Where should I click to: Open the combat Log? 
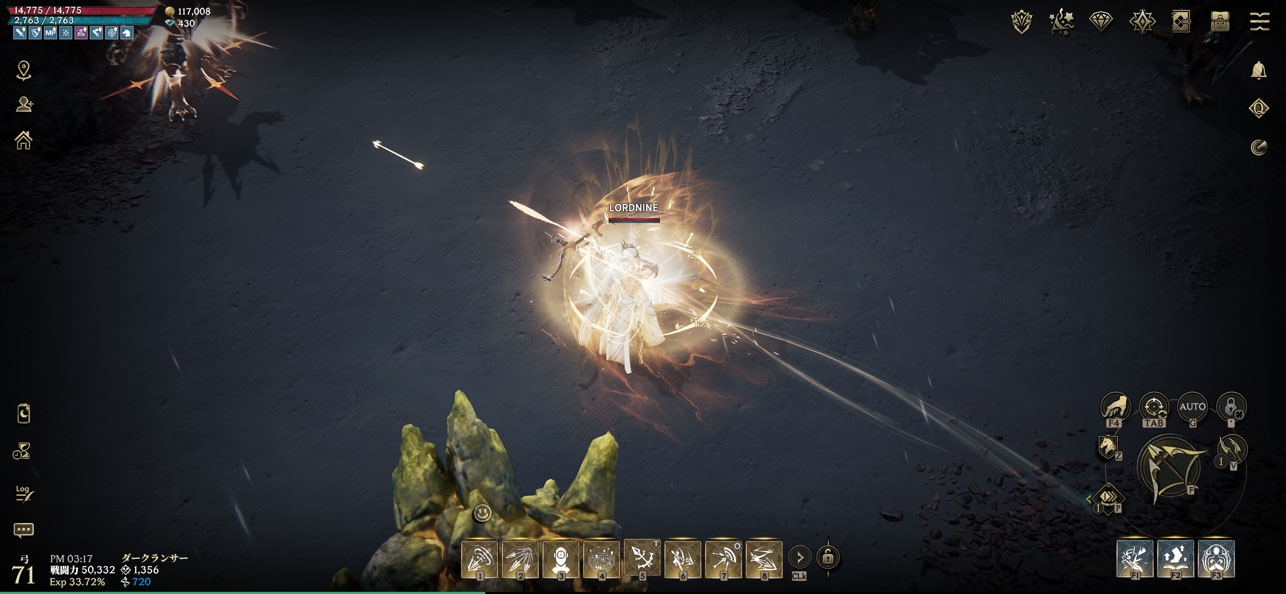tap(24, 492)
